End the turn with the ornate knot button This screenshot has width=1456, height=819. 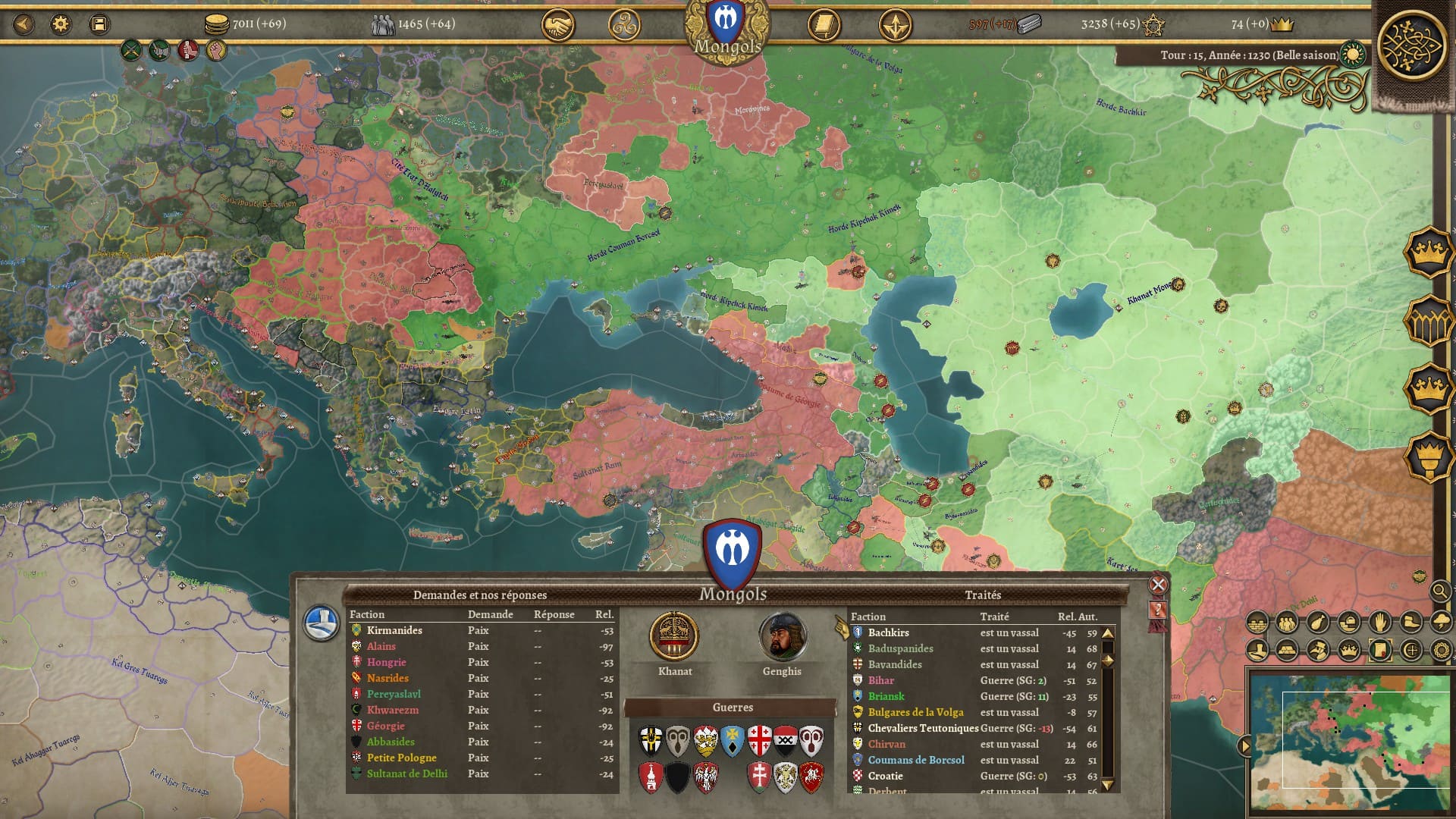pyautogui.click(x=1411, y=44)
